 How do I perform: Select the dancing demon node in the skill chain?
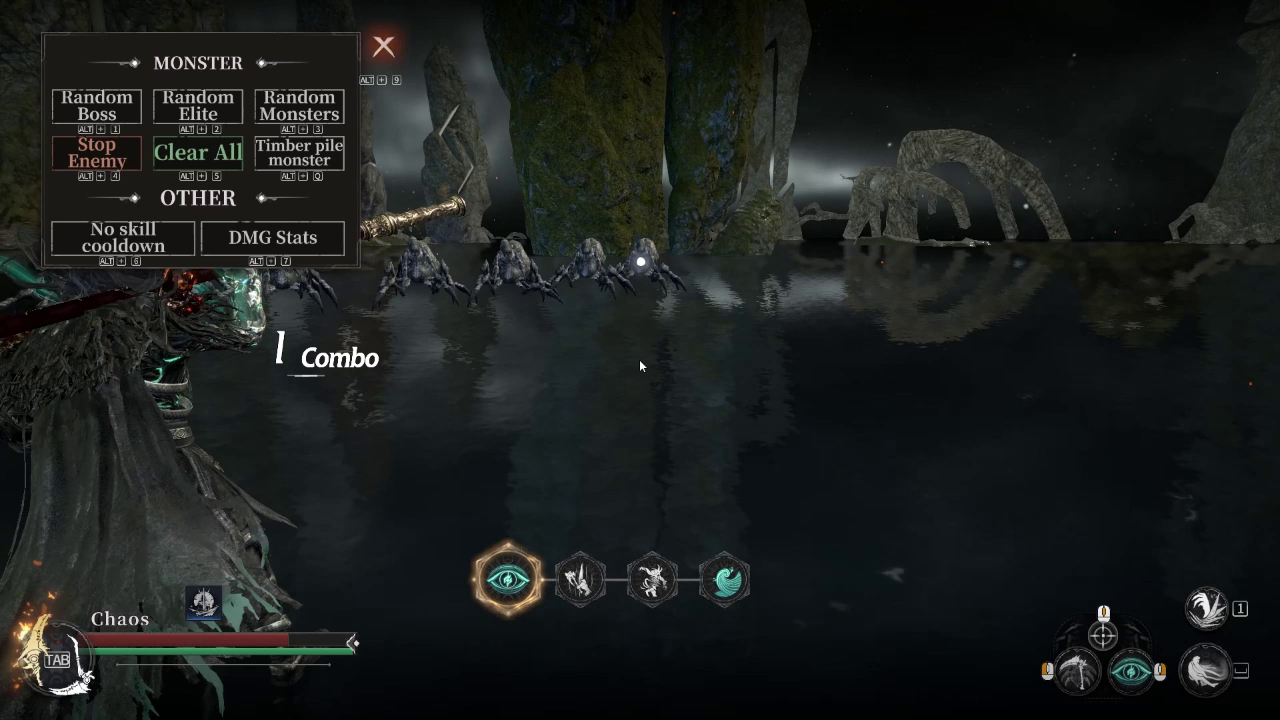(652, 579)
